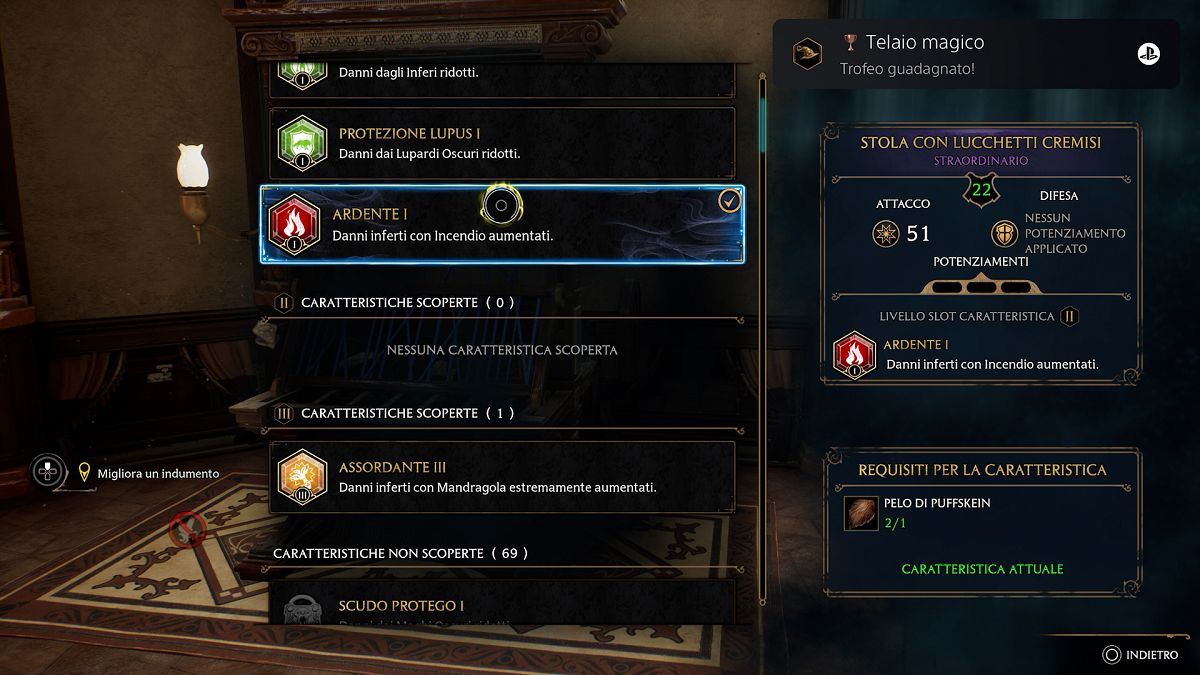
Task: Click the Indietro back button
Action: click(1140, 655)
